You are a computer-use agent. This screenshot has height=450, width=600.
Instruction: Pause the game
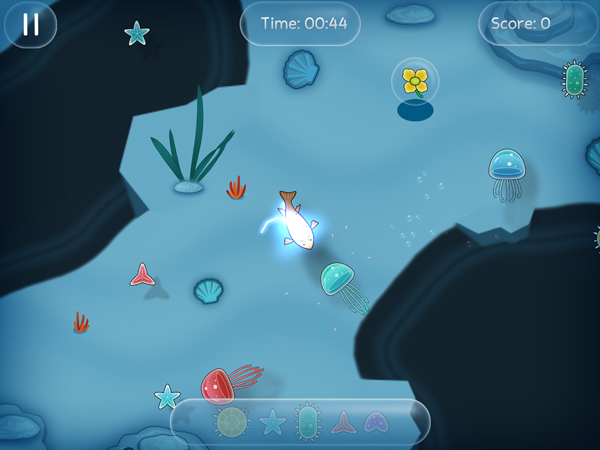(31, 25)
